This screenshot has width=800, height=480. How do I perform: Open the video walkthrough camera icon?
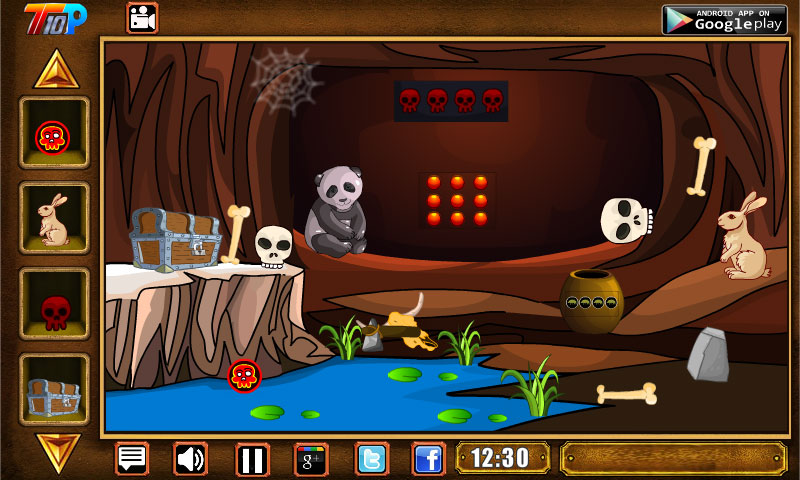[x=142, y=17]
